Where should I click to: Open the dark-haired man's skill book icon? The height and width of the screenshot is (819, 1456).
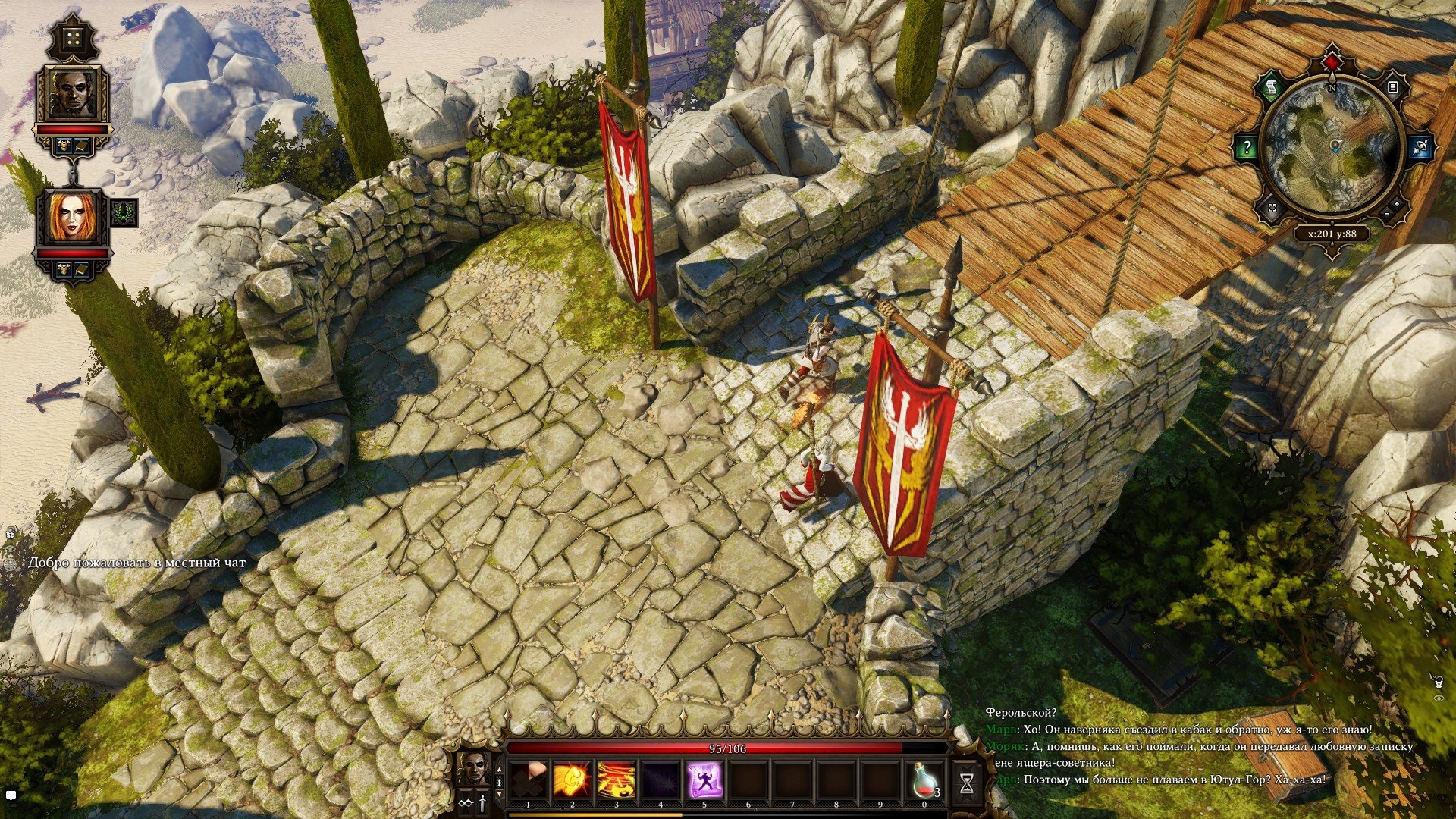82,146
